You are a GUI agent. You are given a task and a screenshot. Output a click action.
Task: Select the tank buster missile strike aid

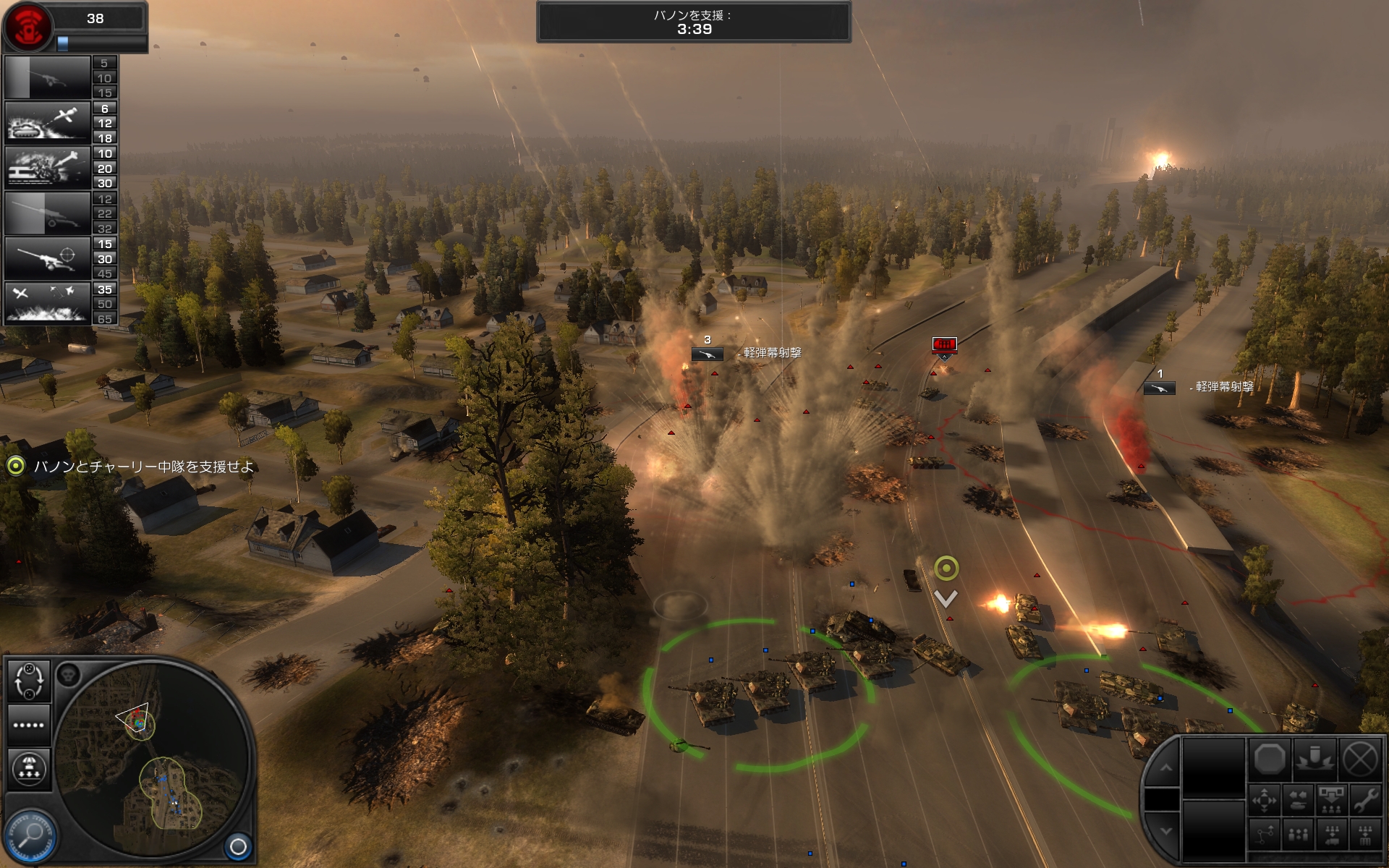pyautogui.click(x=48, y=122)
